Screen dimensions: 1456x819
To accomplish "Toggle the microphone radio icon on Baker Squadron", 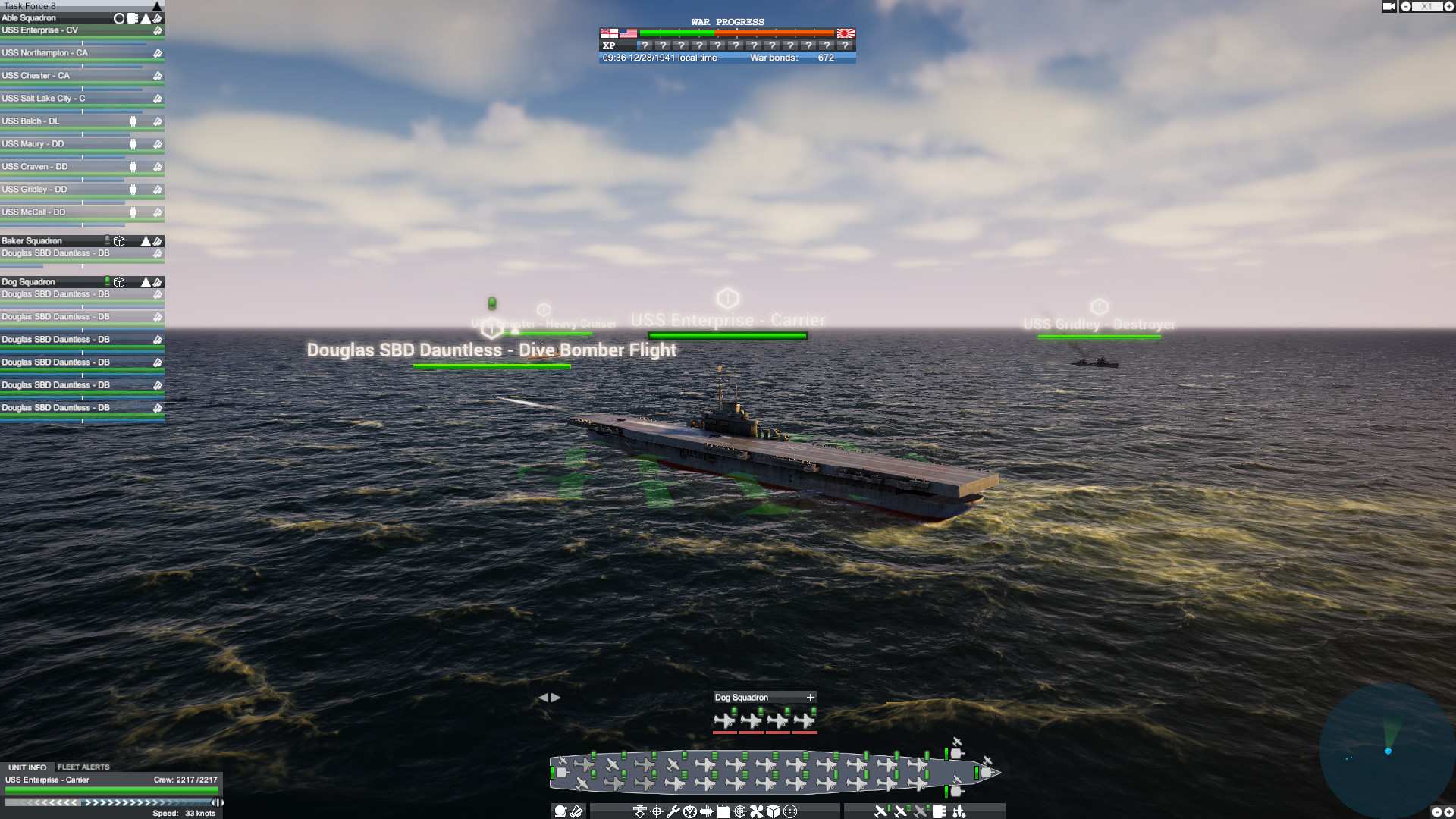I will (x=107, y=240).
